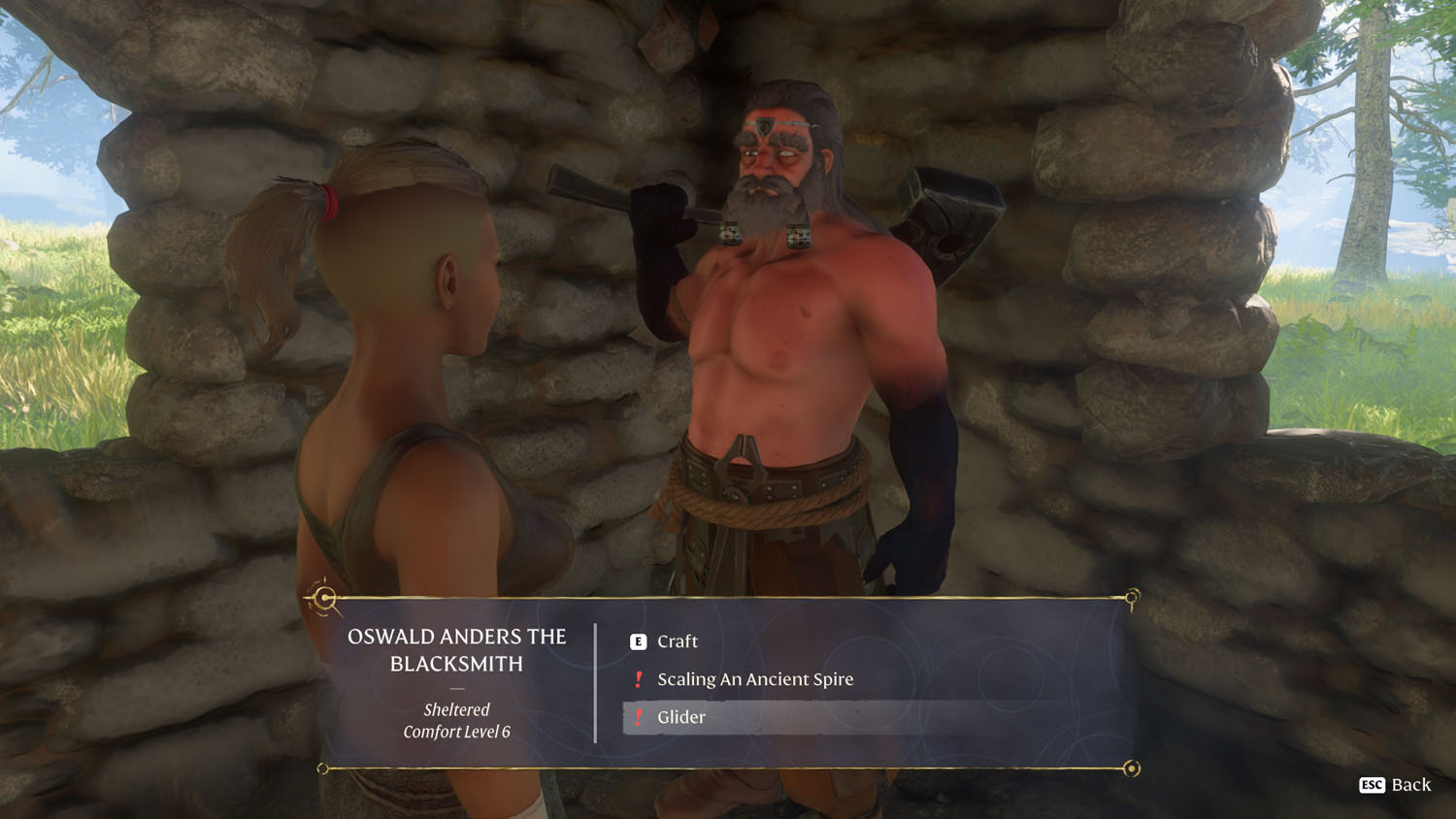Click the circular emblem on the bottom-right border
Viewport: 1456px width, 819px height.
pyautogui.click(x=1131, y=767)
